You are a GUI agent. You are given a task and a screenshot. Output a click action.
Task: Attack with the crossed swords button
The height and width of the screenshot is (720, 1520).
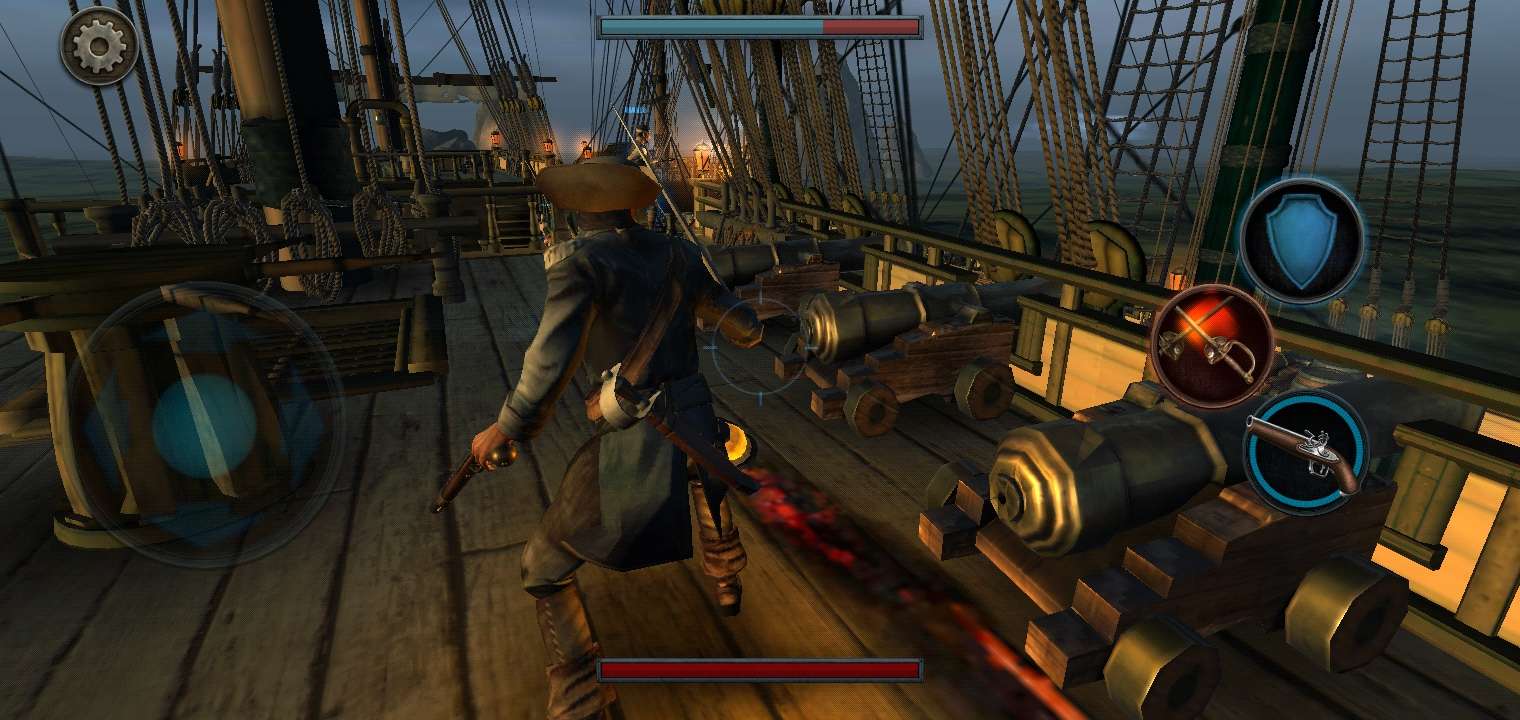point(1212,346)
